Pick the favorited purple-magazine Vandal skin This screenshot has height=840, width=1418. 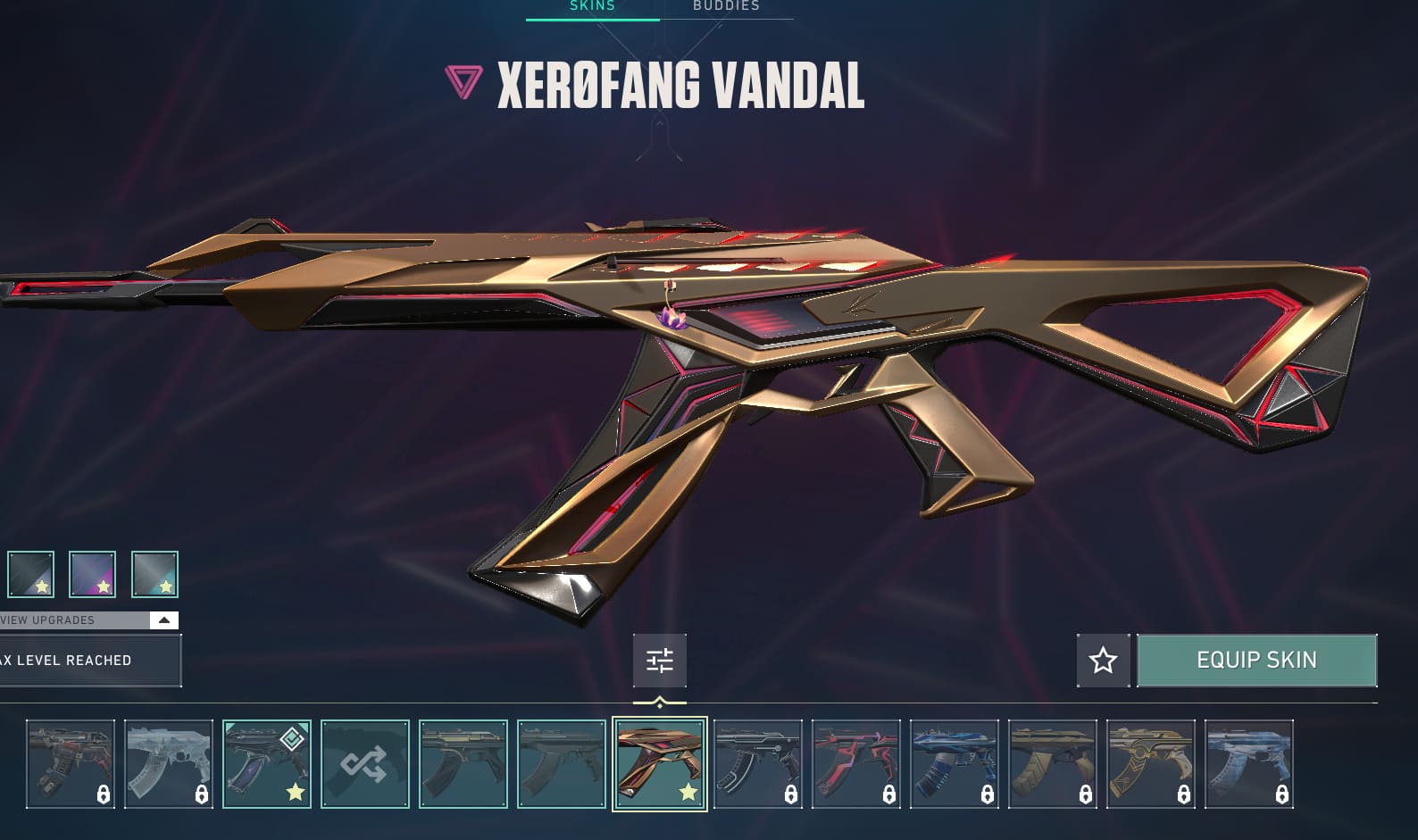pos(266,764)
